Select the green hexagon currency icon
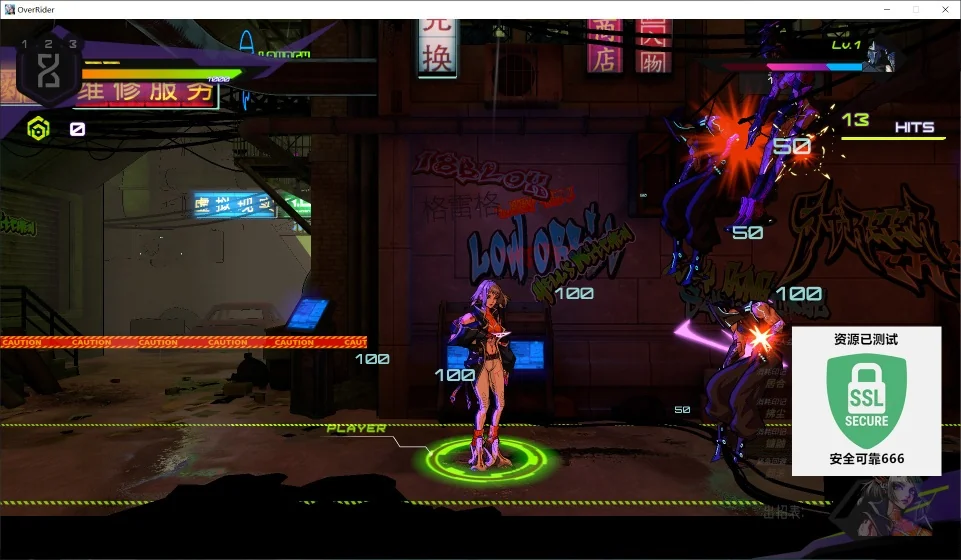This screenshot has height=560, width=961. 38,128
